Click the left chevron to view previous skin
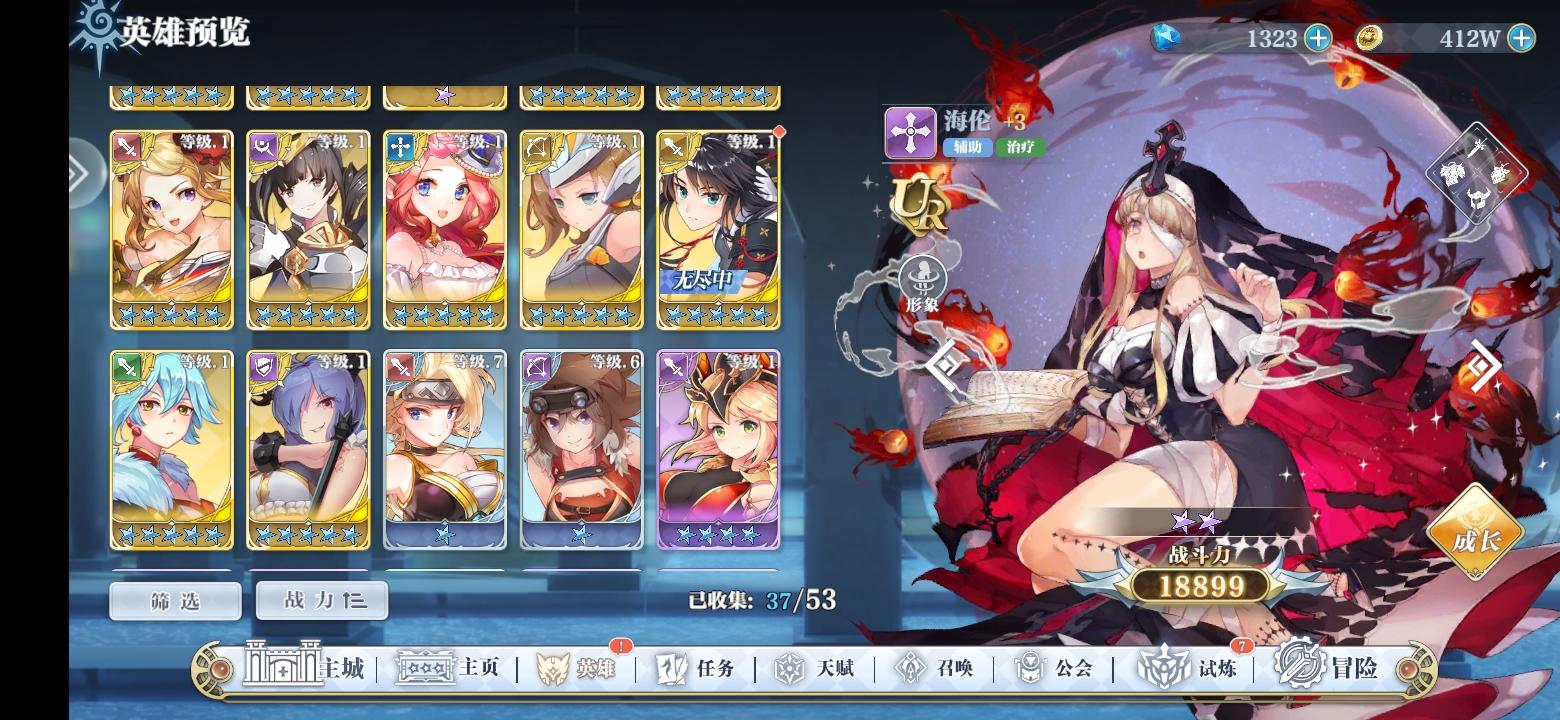 click(x=944, y=365)
